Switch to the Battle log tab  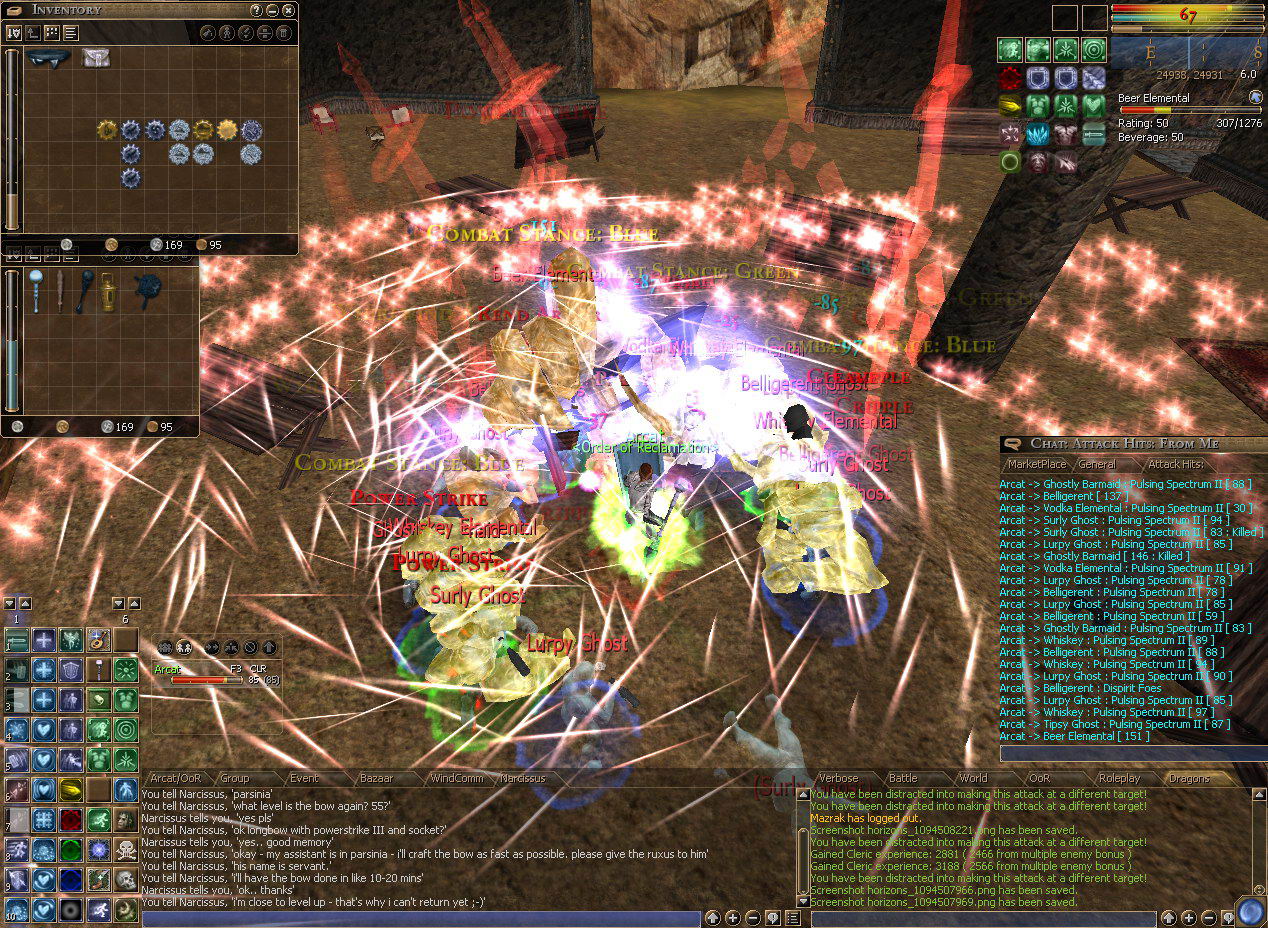[x=903, y=778]
